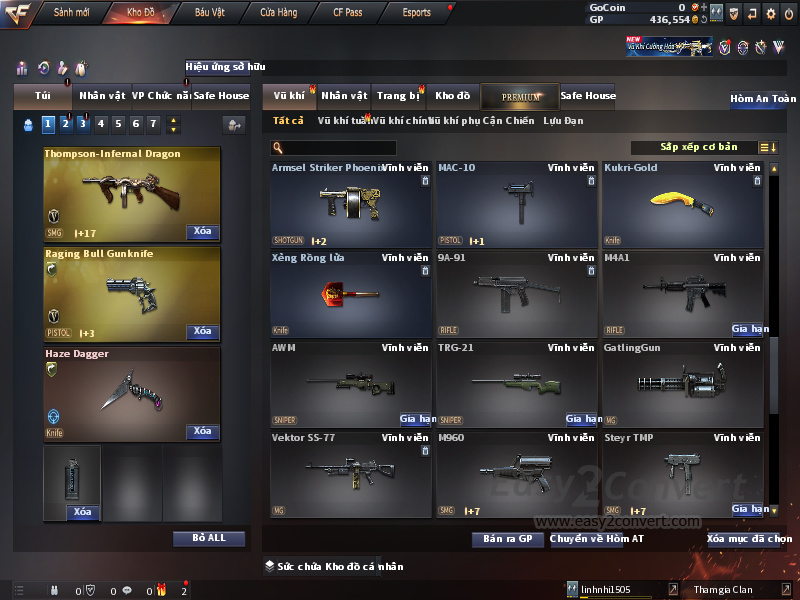Switch to the Báu Vật tab
This screenshot has height=600, width=800.
point(210,13)
